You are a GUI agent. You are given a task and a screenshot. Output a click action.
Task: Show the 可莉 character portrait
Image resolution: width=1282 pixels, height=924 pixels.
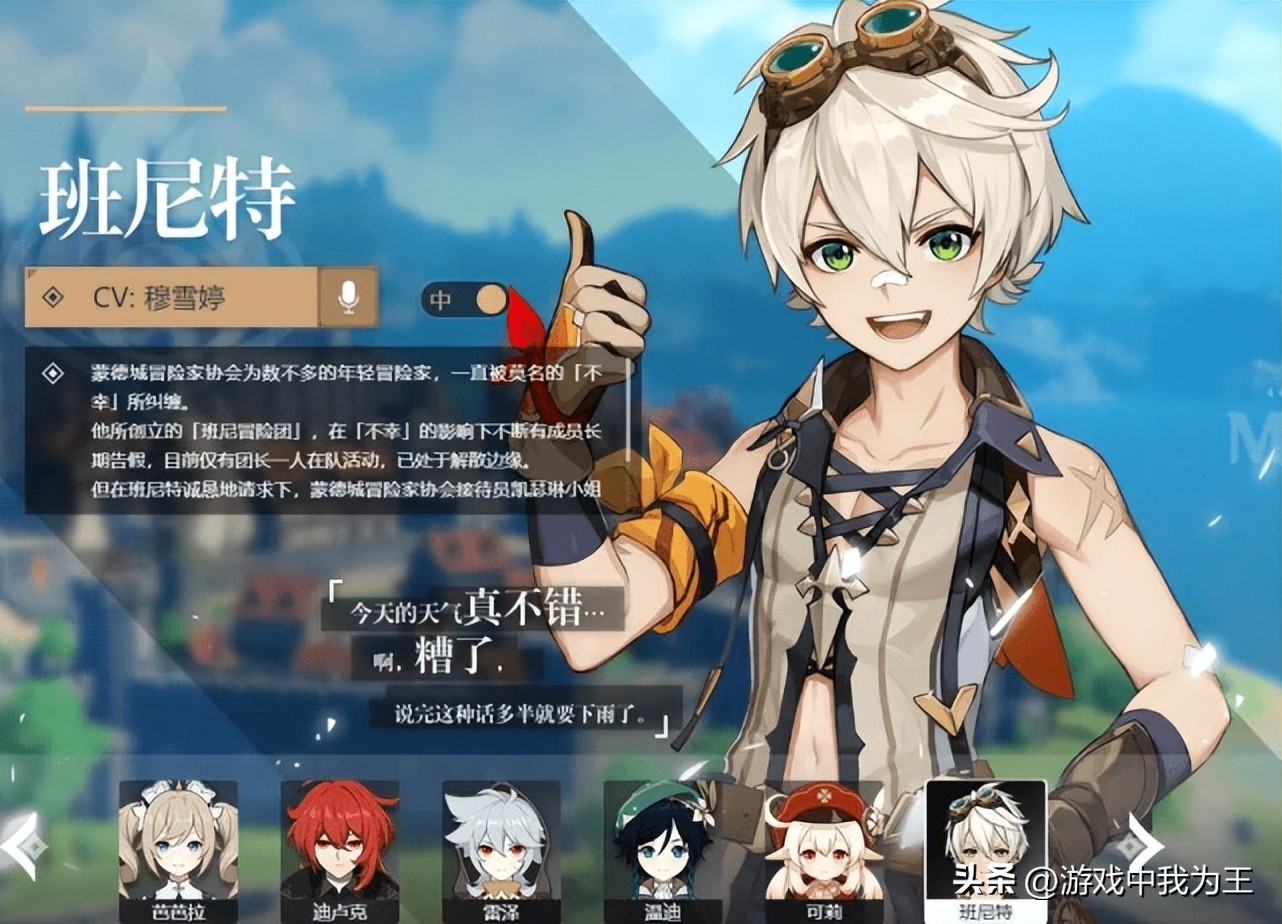(x=824, y=848)
